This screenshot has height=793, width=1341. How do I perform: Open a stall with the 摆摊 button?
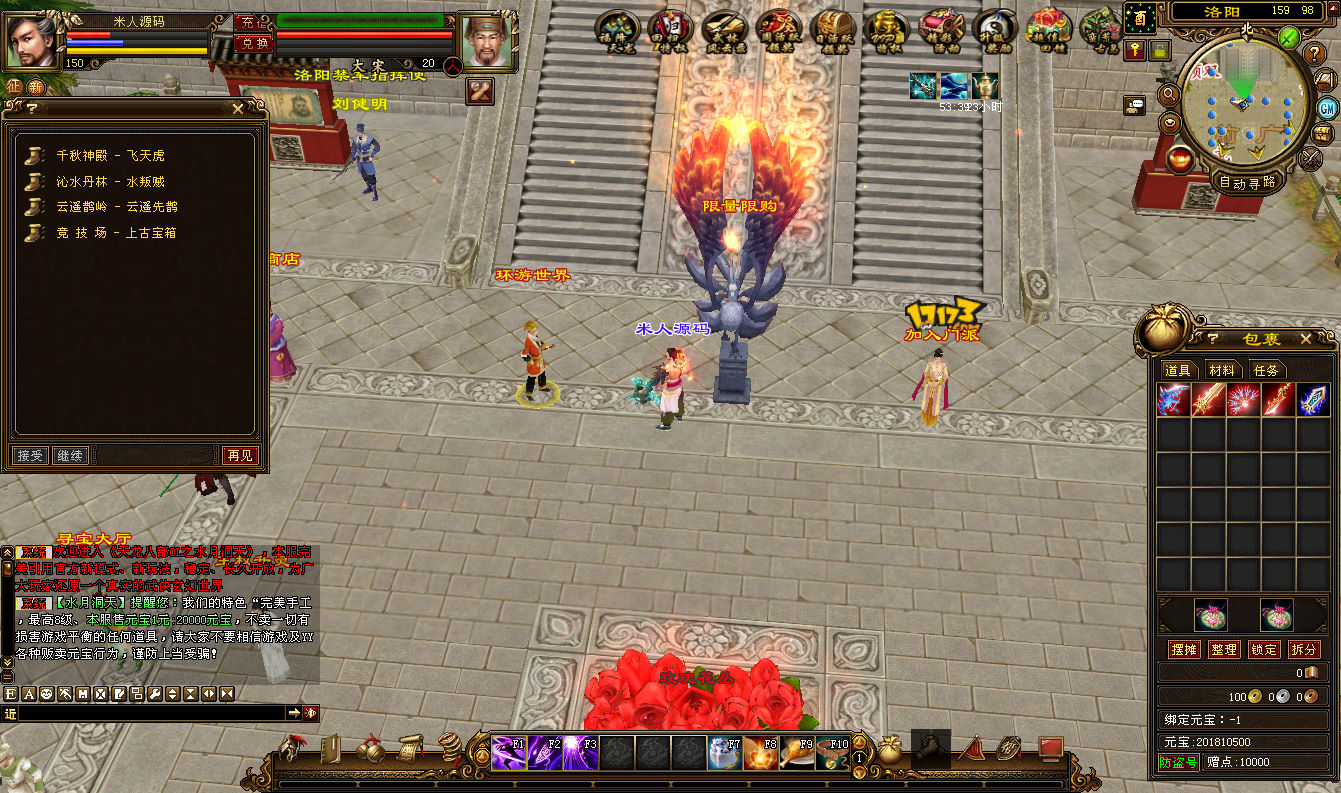click(x=1184, y=650)
